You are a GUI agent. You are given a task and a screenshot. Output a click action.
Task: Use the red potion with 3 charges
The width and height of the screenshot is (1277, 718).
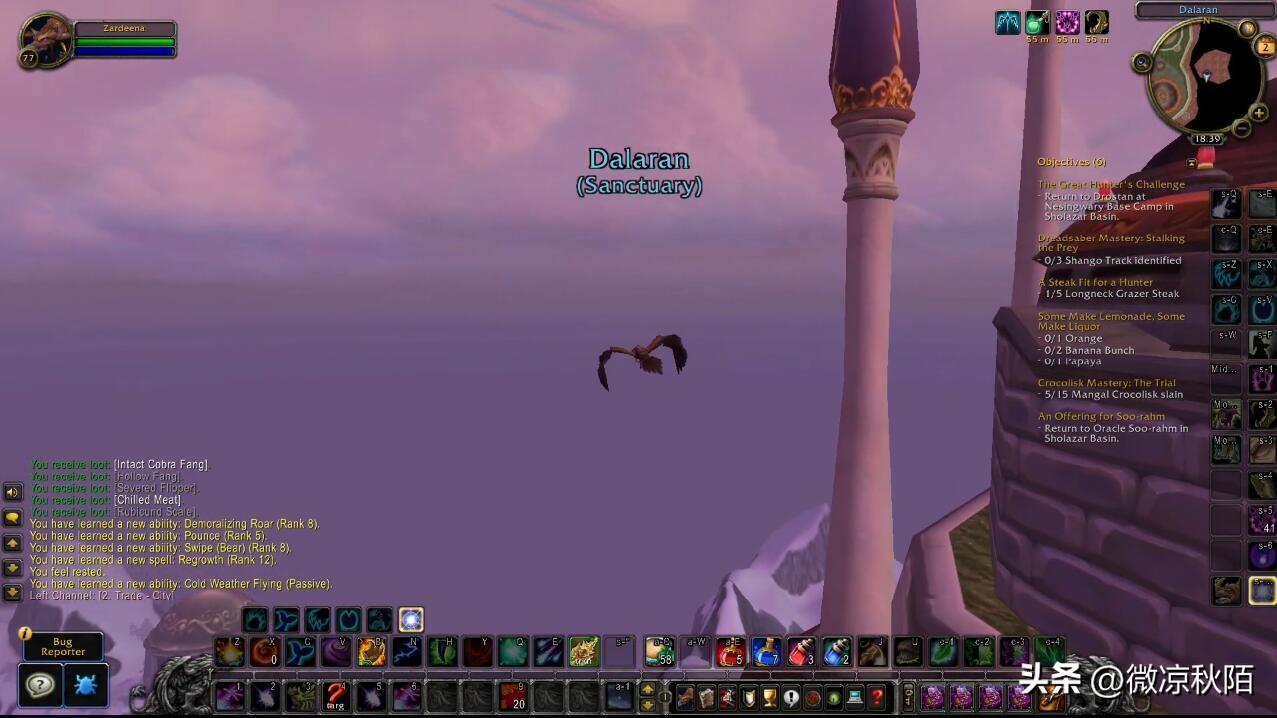pos(801,652)
